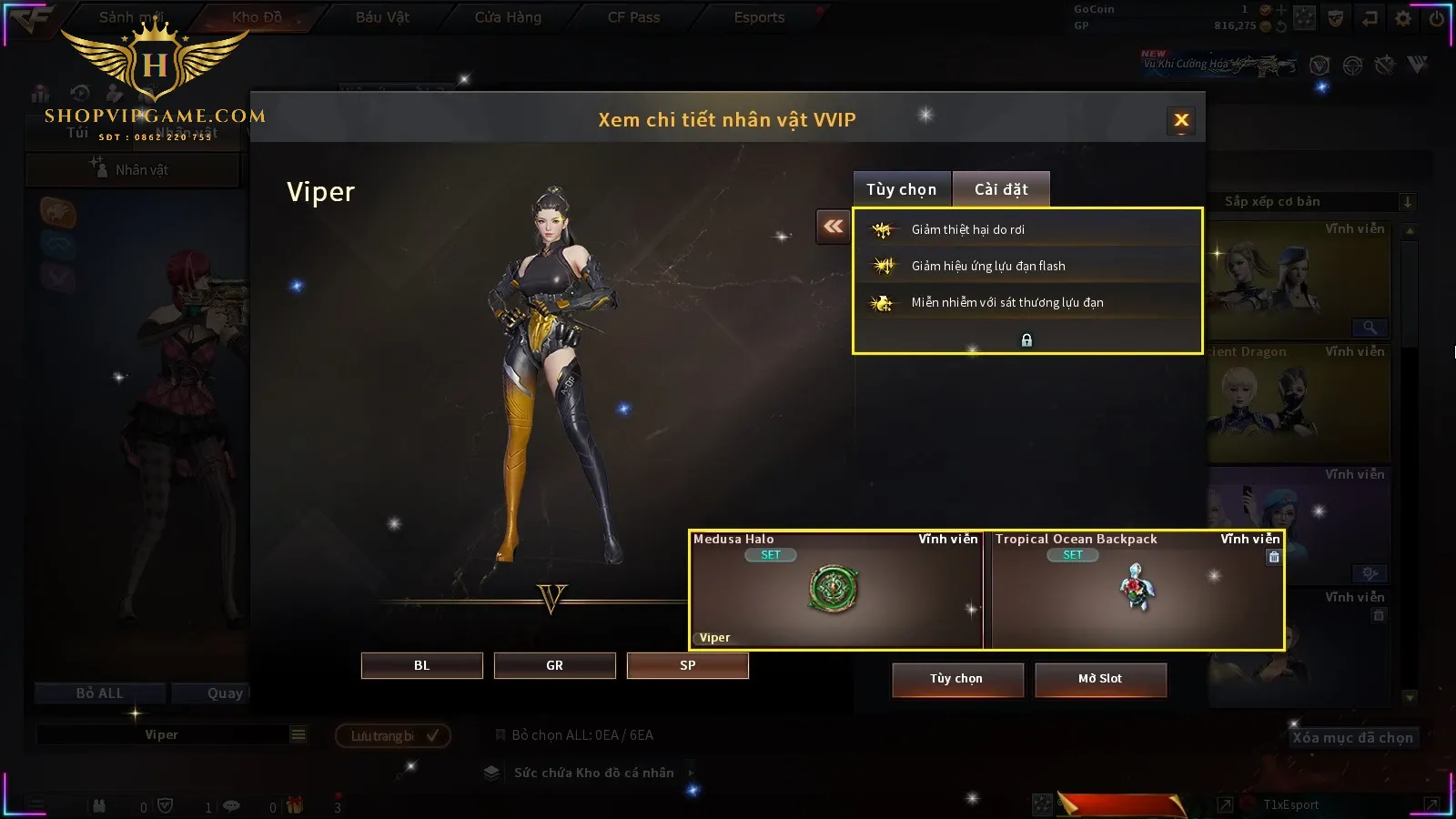Open a new slot with Mở Slot

coord(1100,679)
